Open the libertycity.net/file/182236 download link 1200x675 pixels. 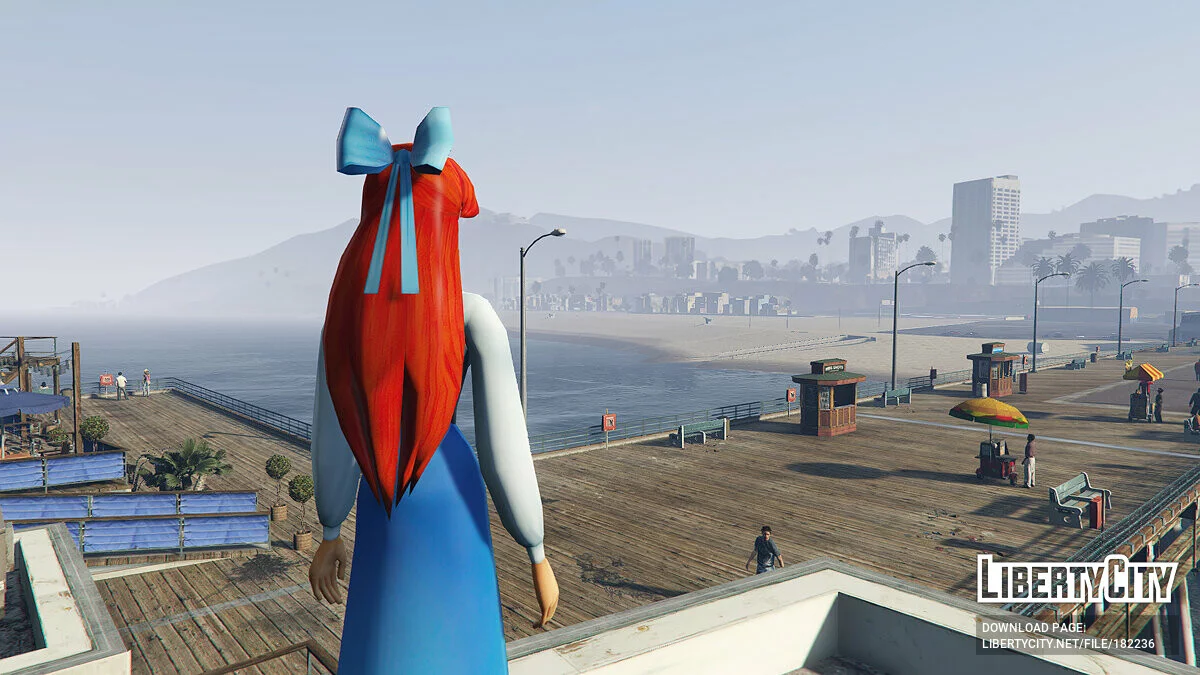click(1067, 645)
